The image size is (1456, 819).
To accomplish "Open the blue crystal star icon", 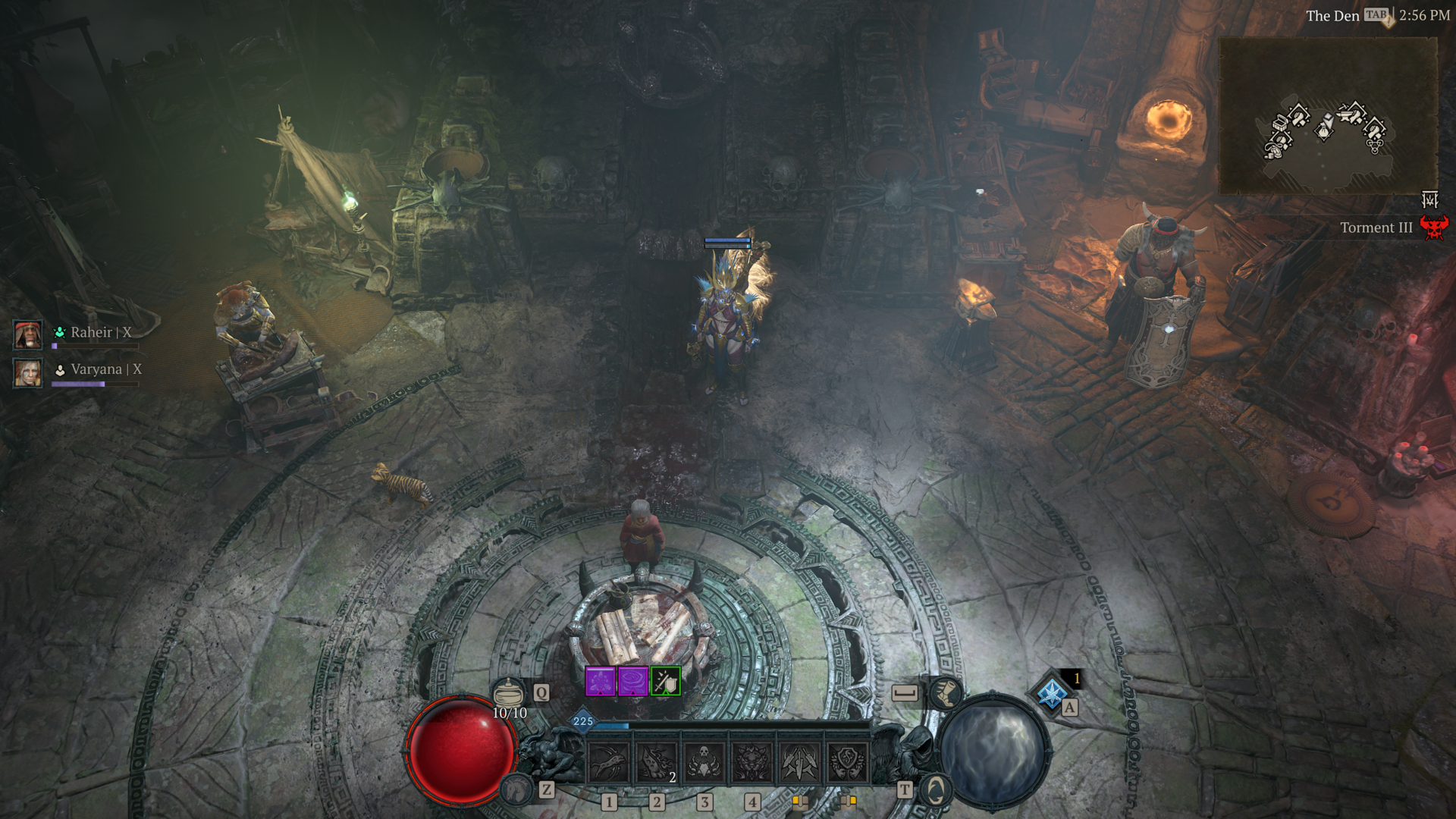I will tap(1052, 693).
